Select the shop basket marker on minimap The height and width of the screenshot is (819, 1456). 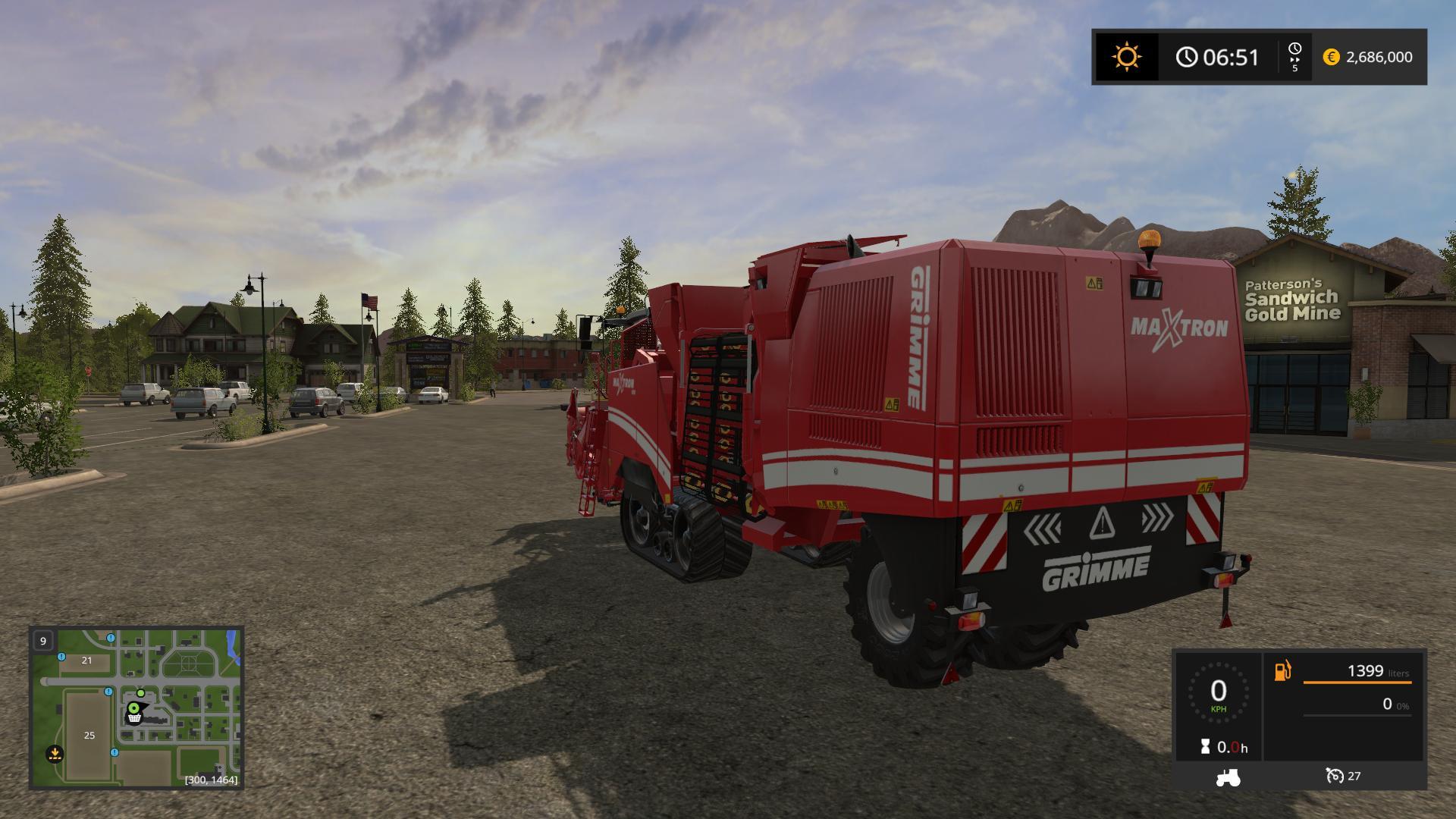point(134,714)
